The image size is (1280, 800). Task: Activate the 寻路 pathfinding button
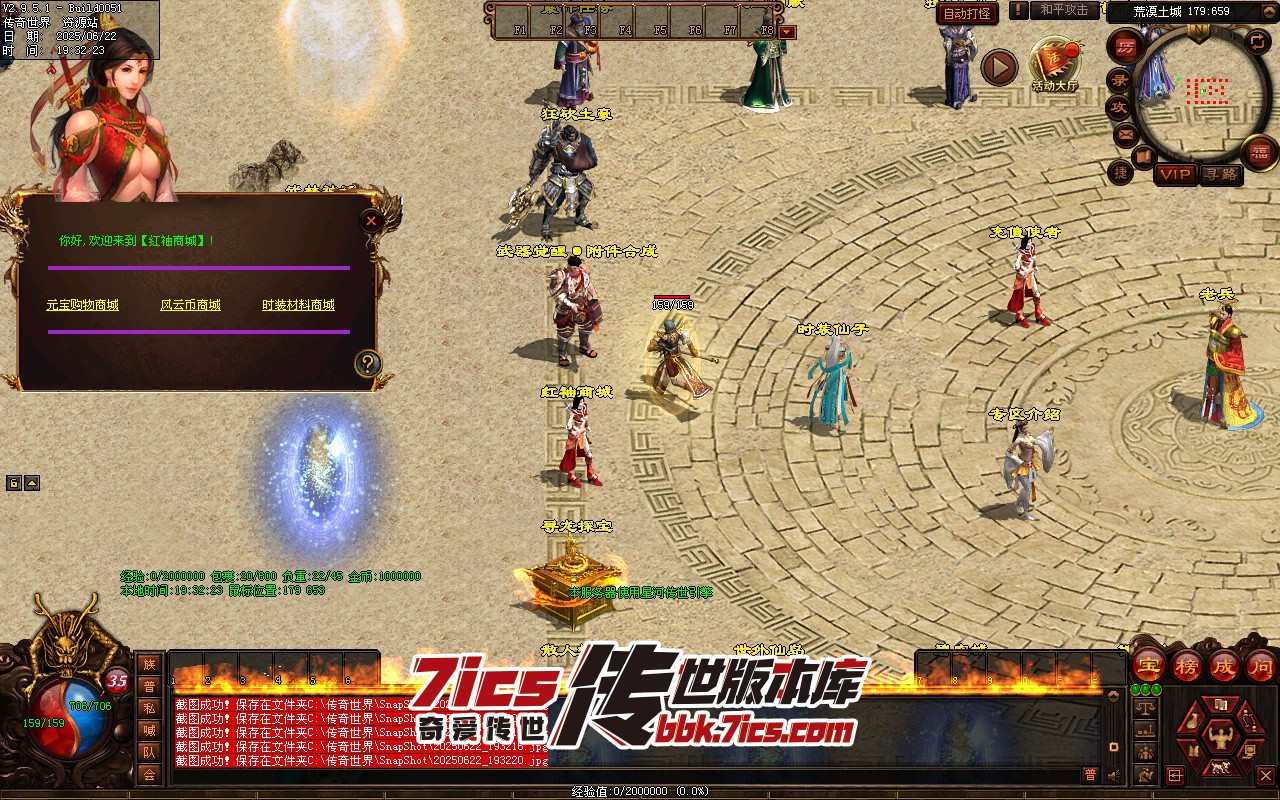pyautogui.click(x=1220, y=174)
